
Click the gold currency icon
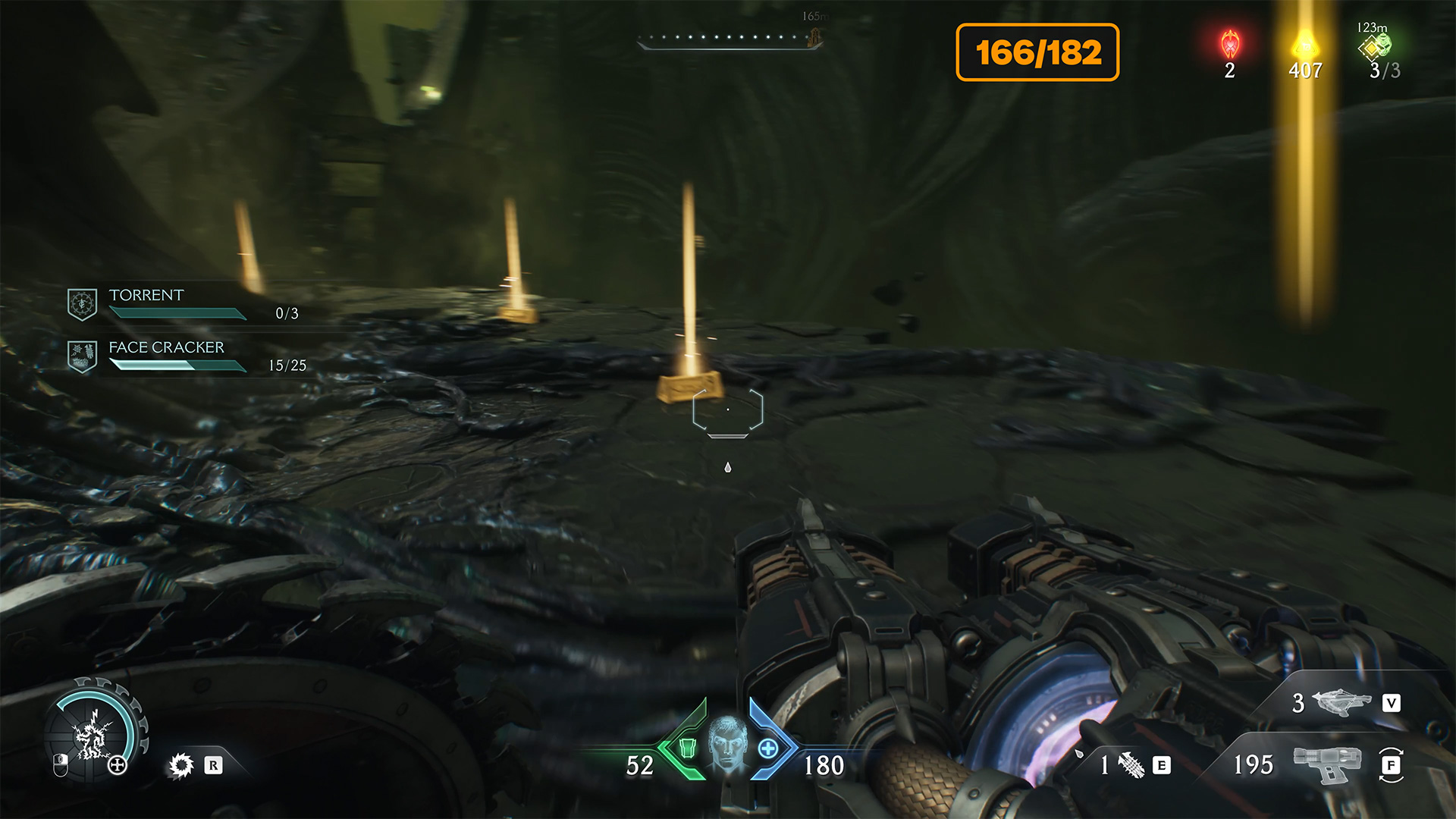1305,44
